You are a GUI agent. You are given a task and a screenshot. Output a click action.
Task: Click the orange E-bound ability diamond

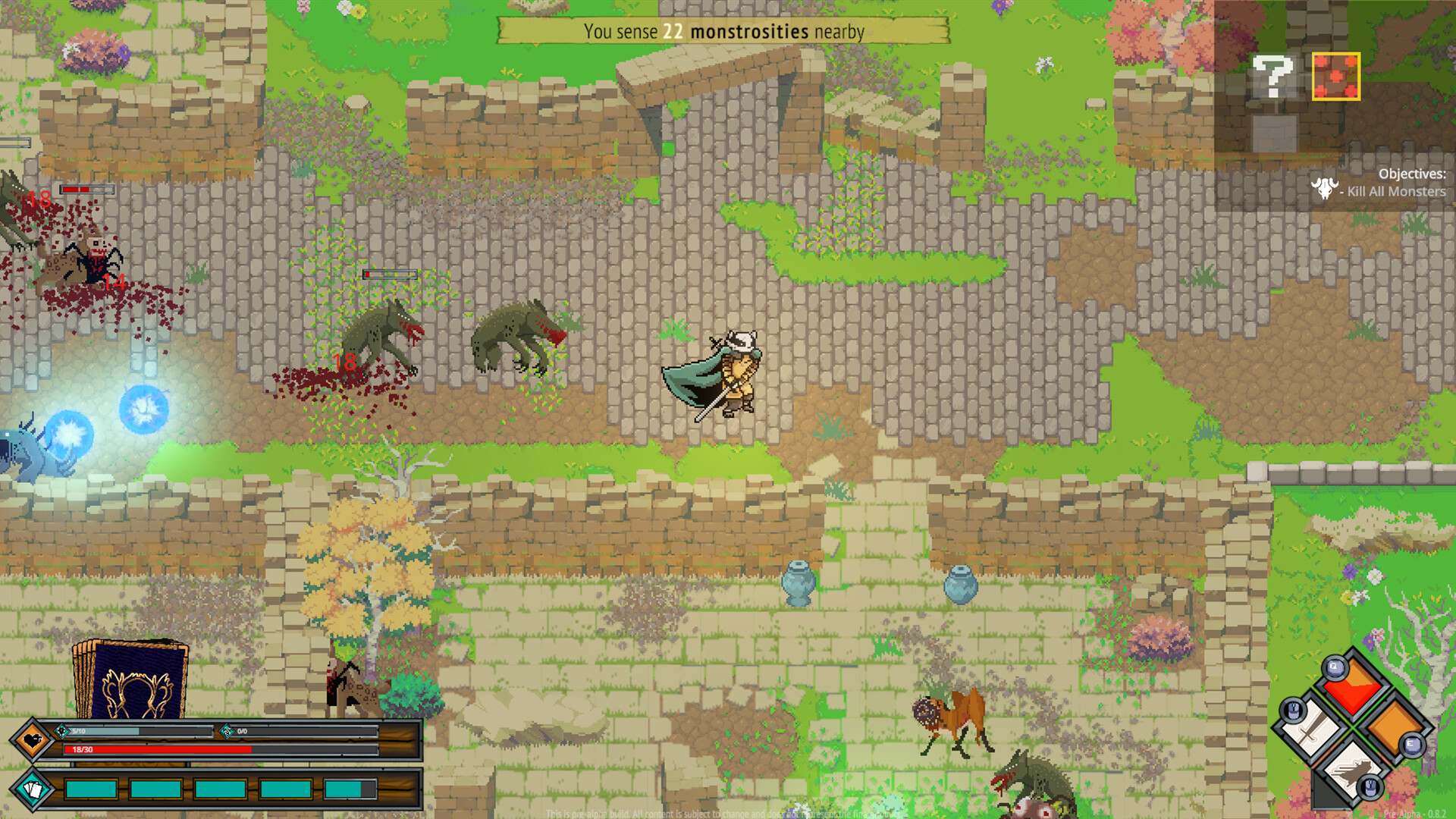1397,727
